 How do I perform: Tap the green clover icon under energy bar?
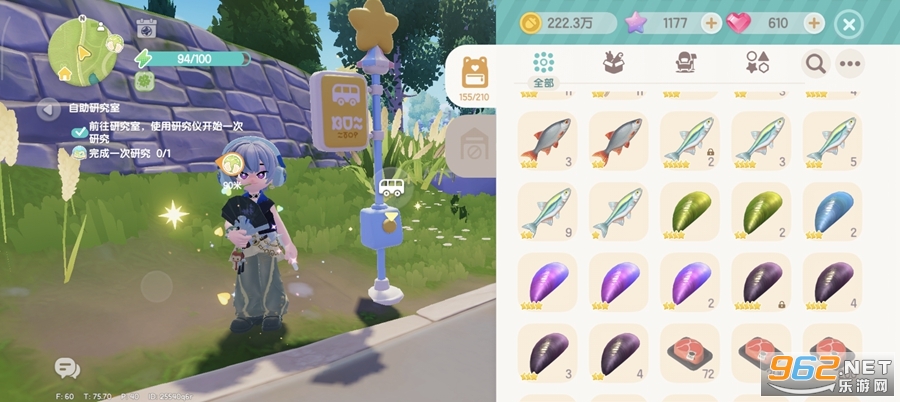point(145,80)
